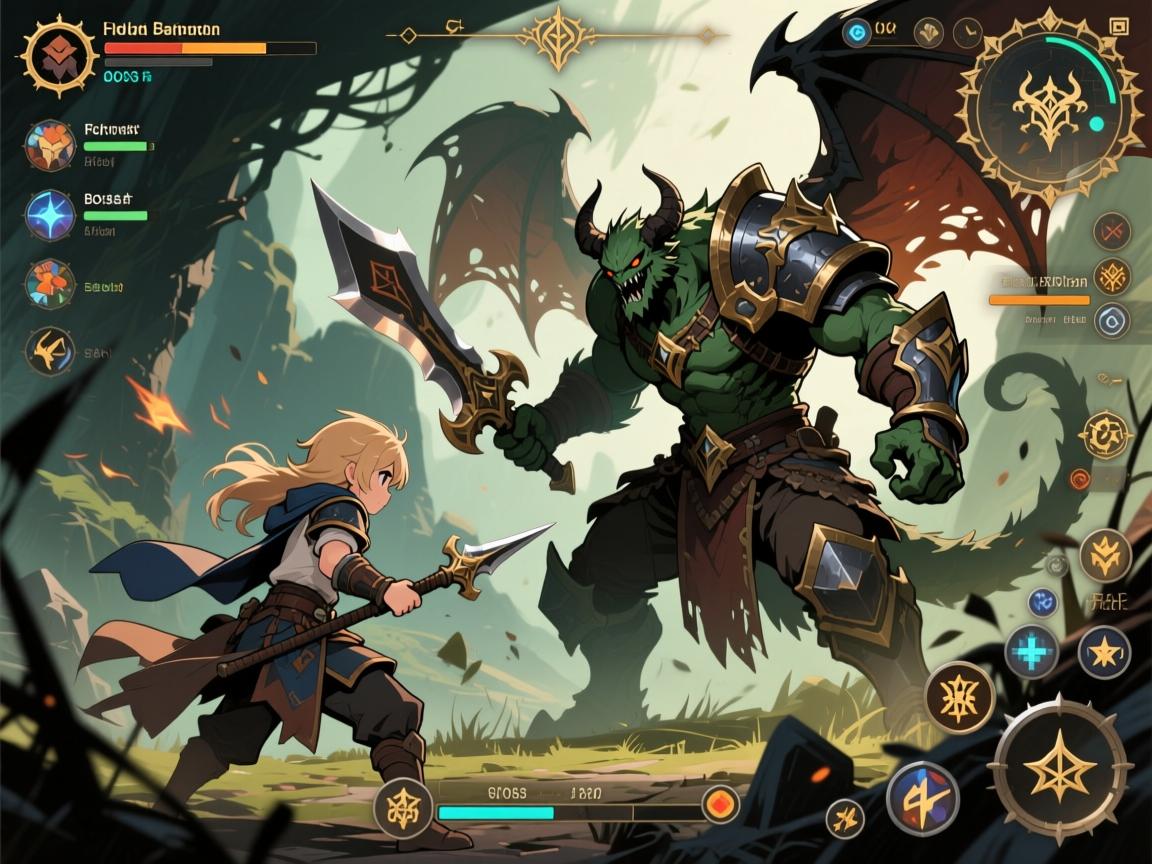Activate the gold star skill on dark blue
The width and height of the screenshot is (1152, 864).
pyautogui.click(x=1104, y=652)
